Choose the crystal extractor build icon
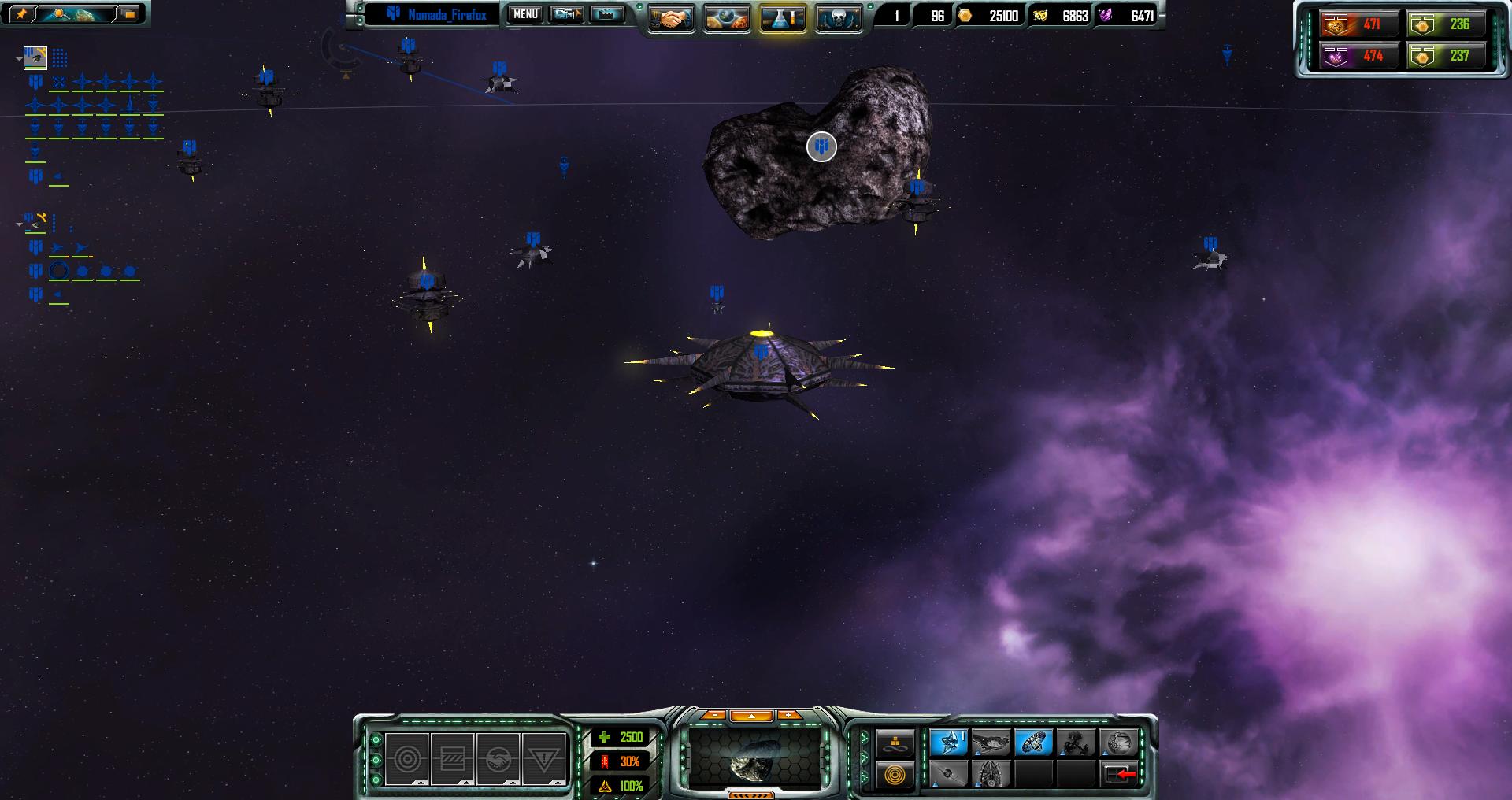Image resolution: width=1512 pixels, height=800 pixels. (x=948, y=743)
